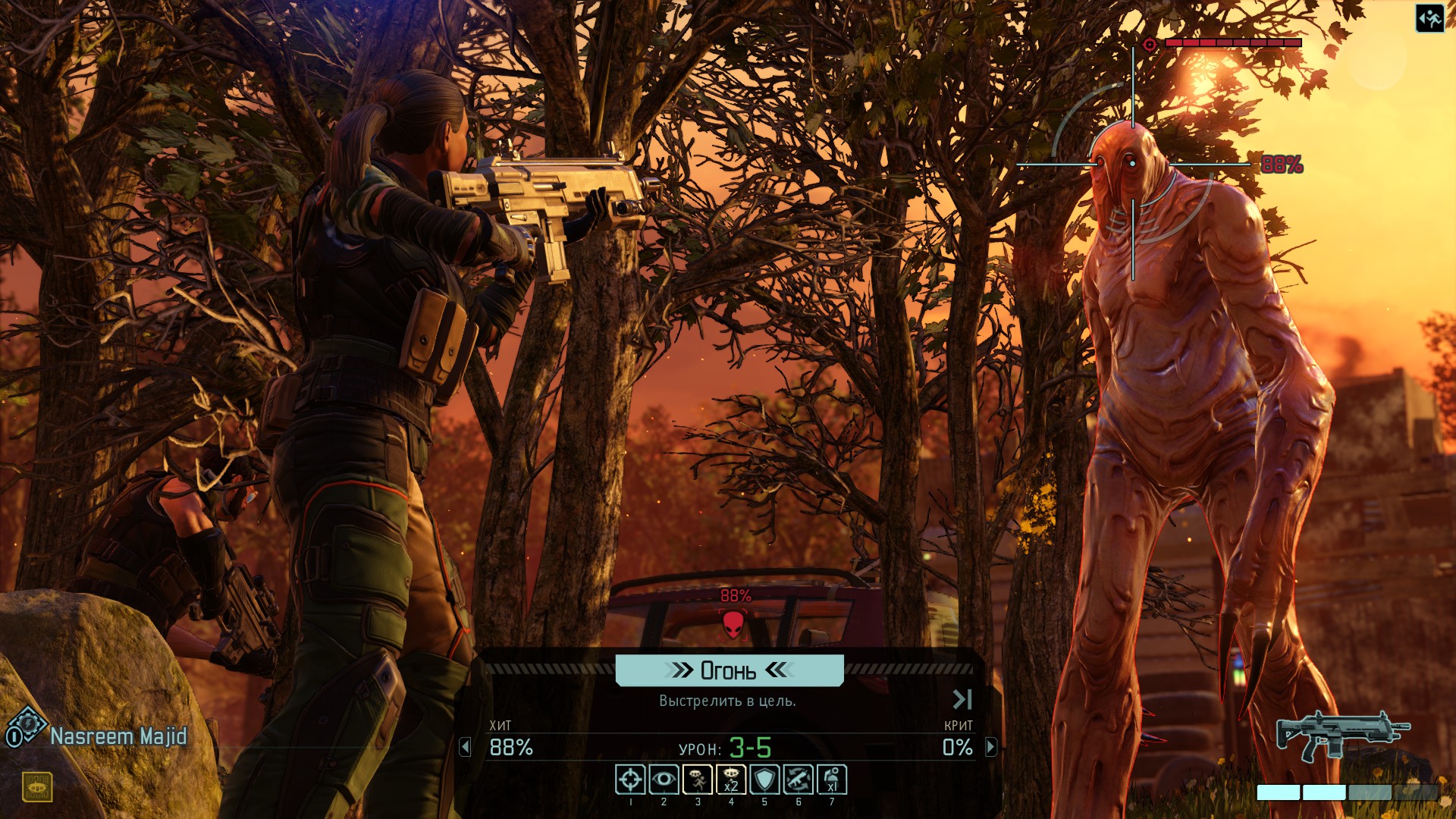Click the yellow gremlin status icon
Screen dimensions: 1456x819
(36, 787)
